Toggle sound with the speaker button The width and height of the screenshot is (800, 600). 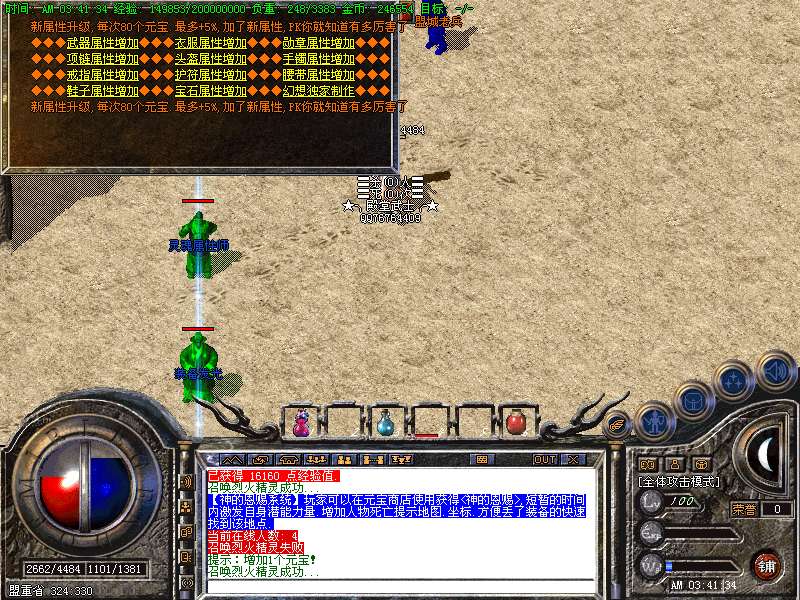775,370
